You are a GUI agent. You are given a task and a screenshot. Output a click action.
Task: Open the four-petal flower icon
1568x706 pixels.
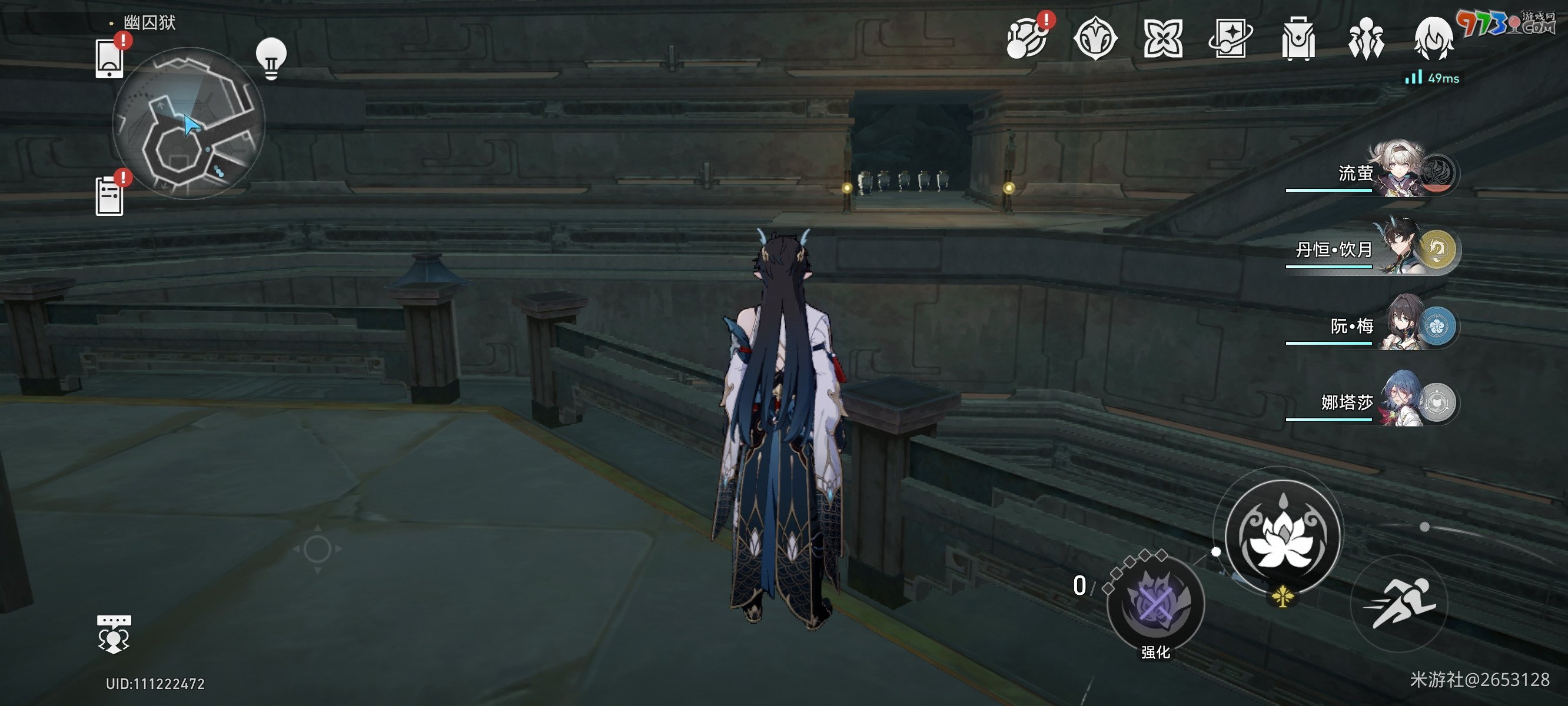pyautogui.click(x=1162, y=39)
